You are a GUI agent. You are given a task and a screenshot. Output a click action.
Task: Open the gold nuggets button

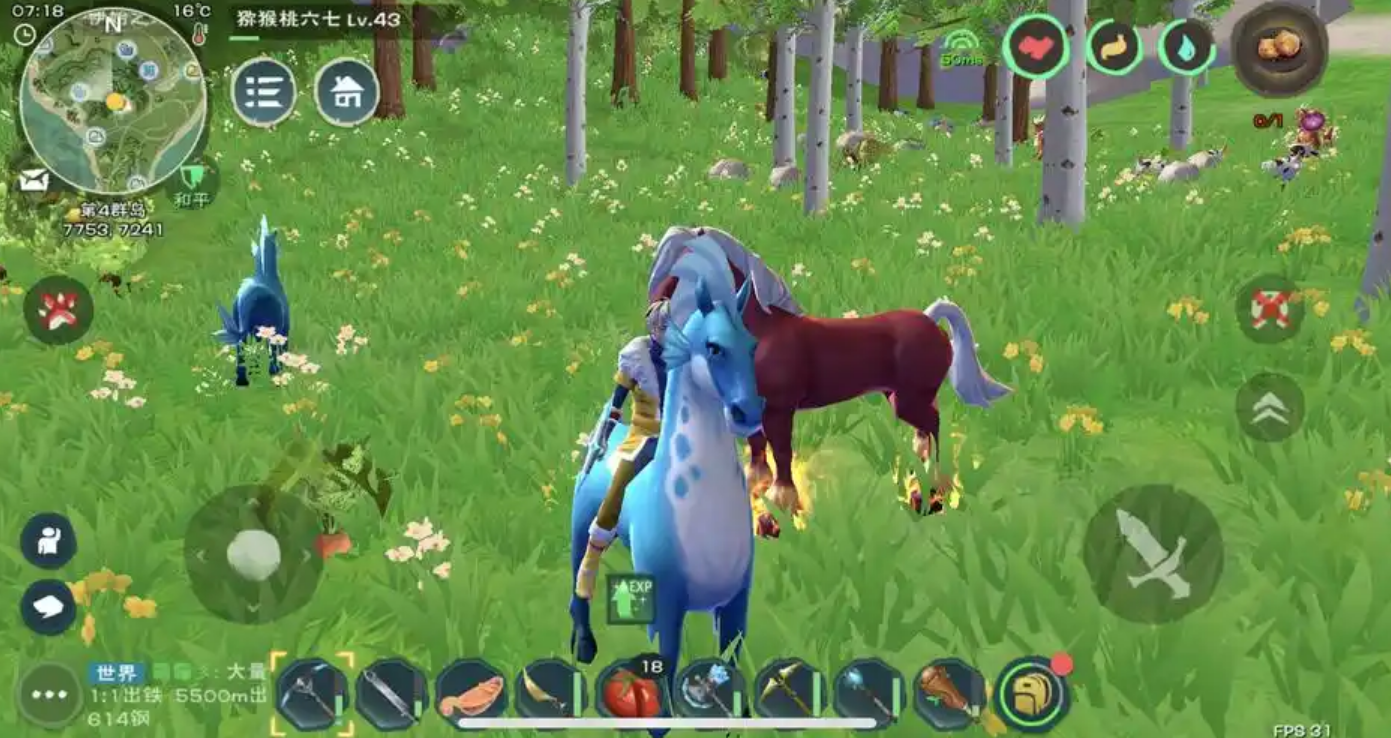click(x=1279, y=47)
